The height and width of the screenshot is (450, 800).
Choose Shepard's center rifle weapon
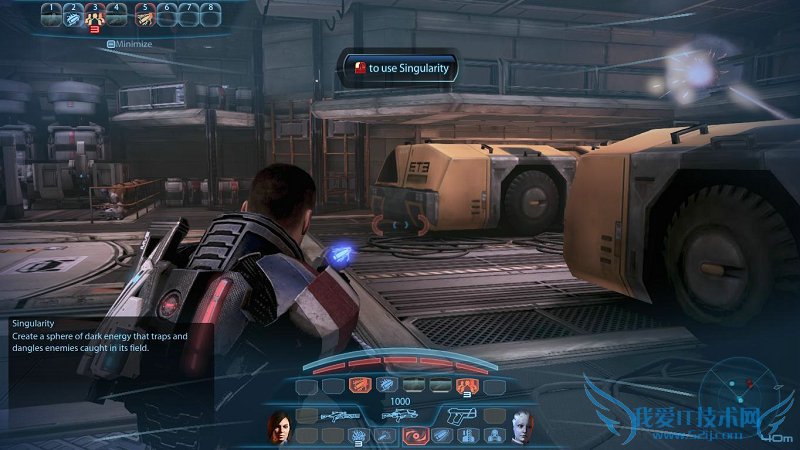[399, 412]
